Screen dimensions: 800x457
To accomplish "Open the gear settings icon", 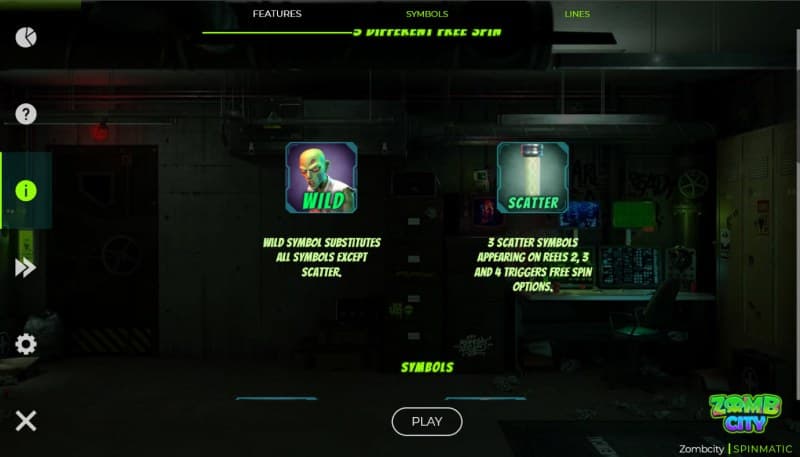I will [x=26, y=344].
